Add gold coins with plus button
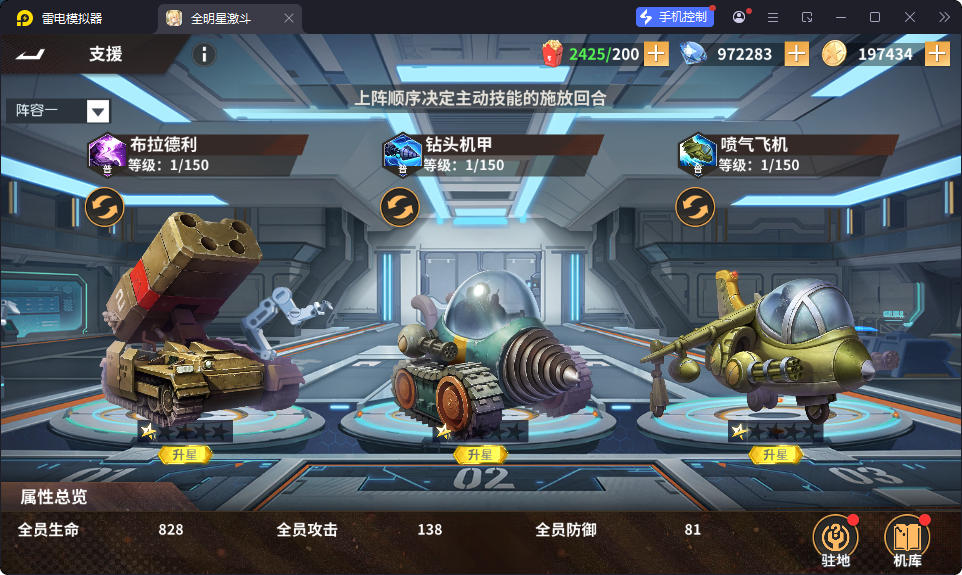The height and width of the screenshot is (575, 962). click(x=937, y=54)
